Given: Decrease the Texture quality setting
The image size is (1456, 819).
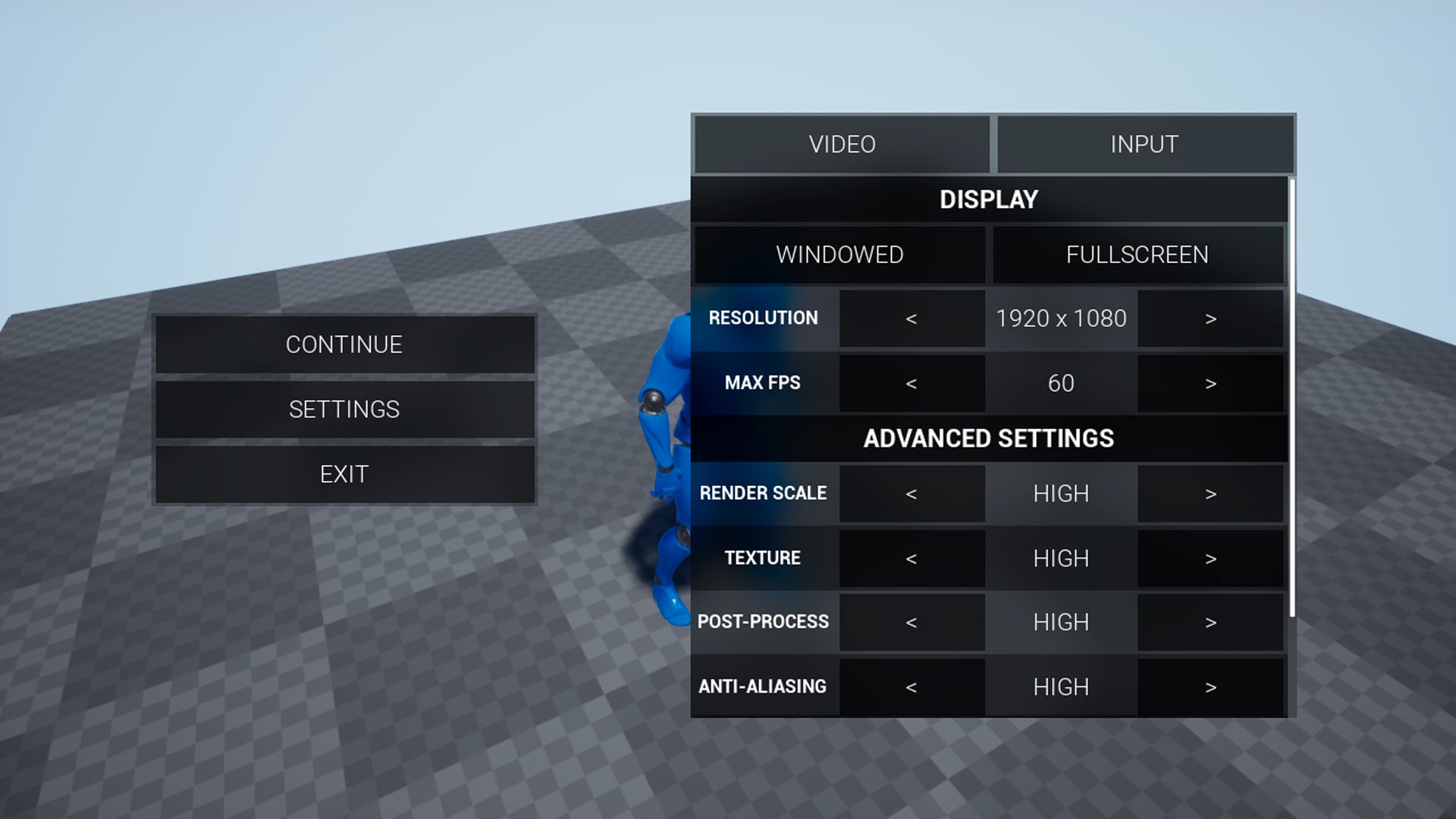Looking at the screenshot, I should tap(912, 558).
